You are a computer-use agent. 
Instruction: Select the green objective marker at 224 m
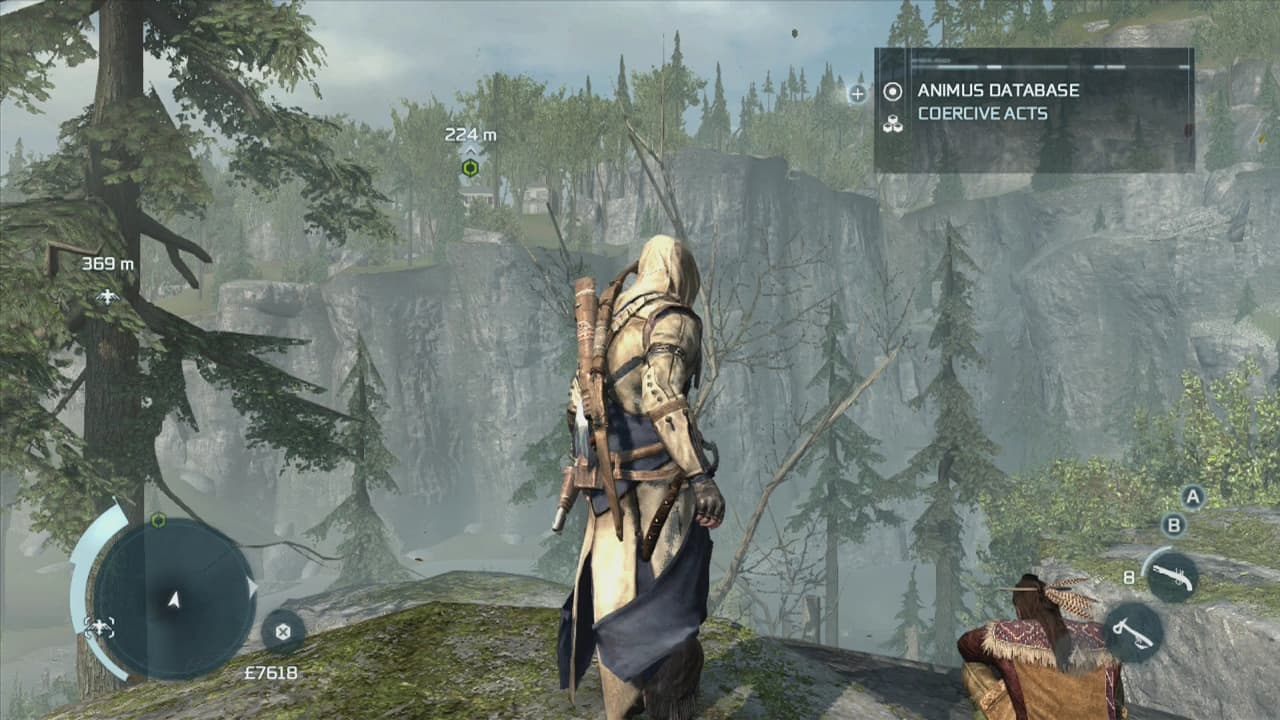click(x=468, y=168)
